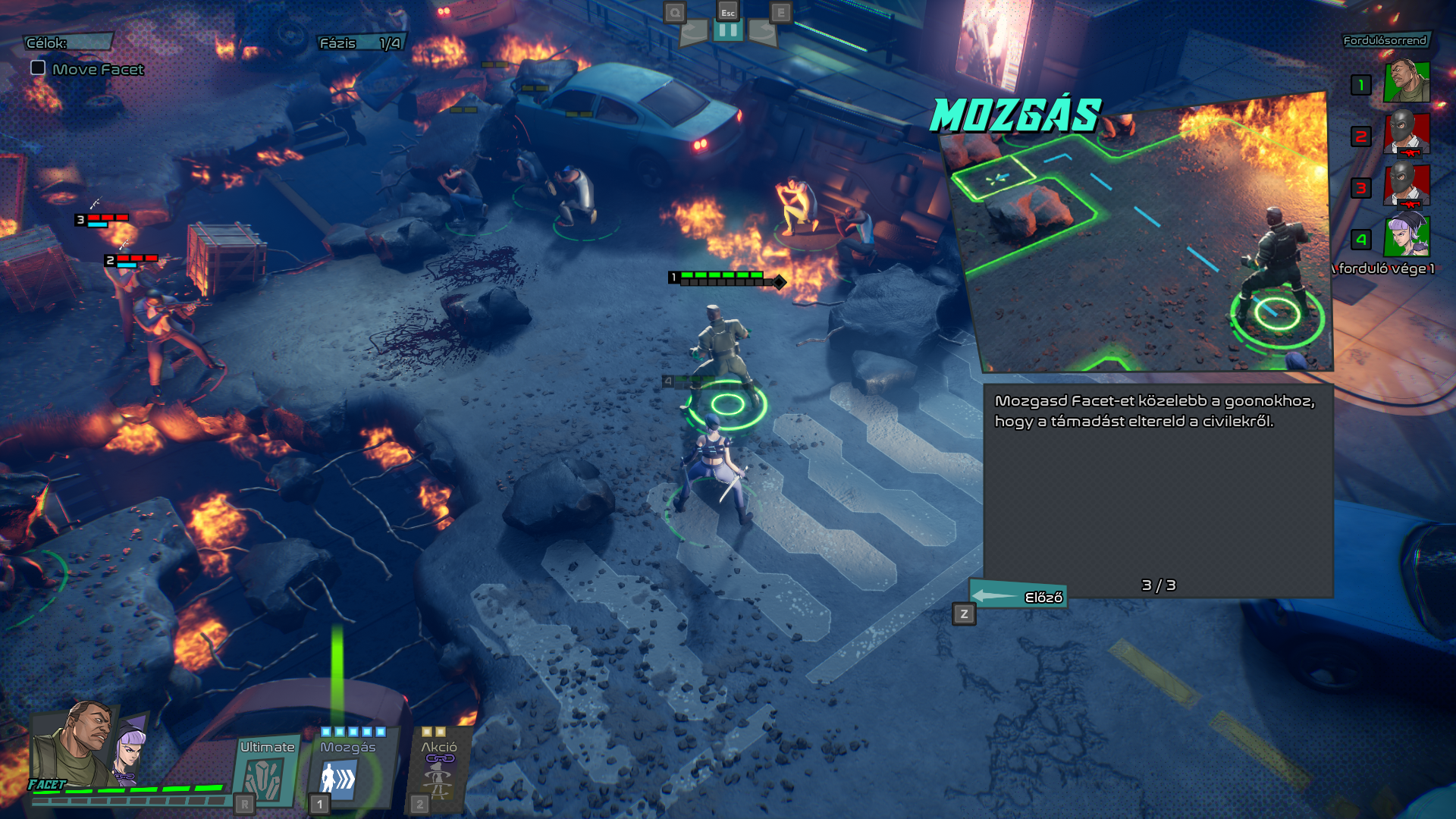Pick Facet's first-place turn order portrait
This screenshot has width=1456, height=819.
click(x=1407, y=83)
